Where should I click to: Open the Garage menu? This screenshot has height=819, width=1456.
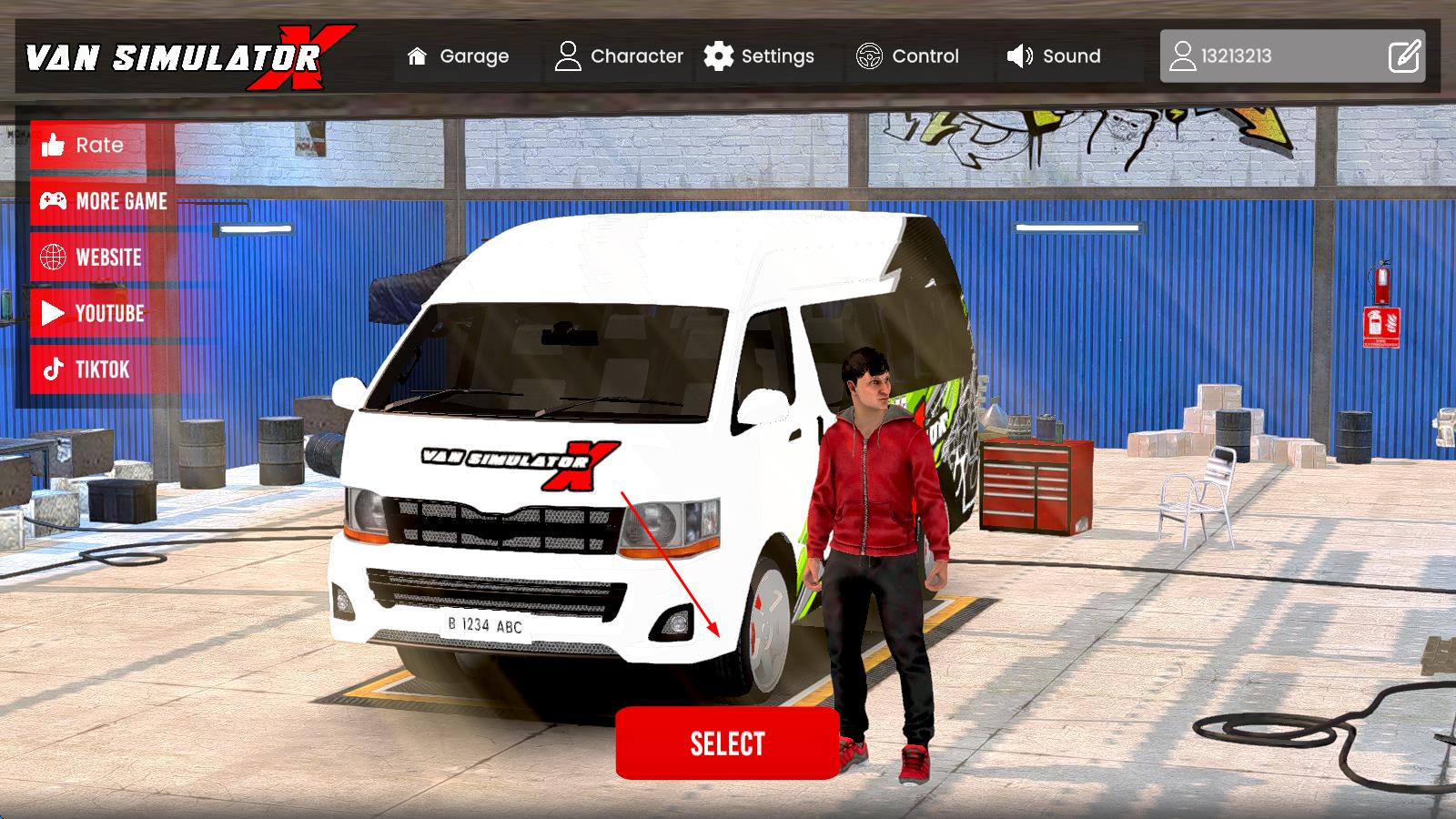point(458,56)
